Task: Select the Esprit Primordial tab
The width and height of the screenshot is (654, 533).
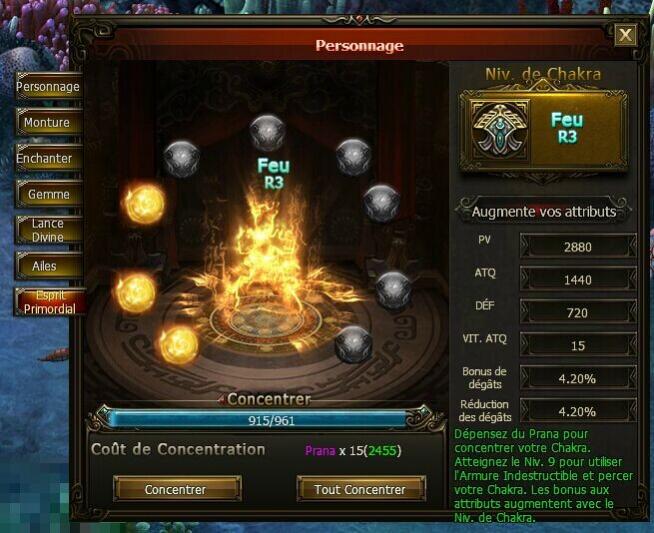Action: tap(48, 302)
